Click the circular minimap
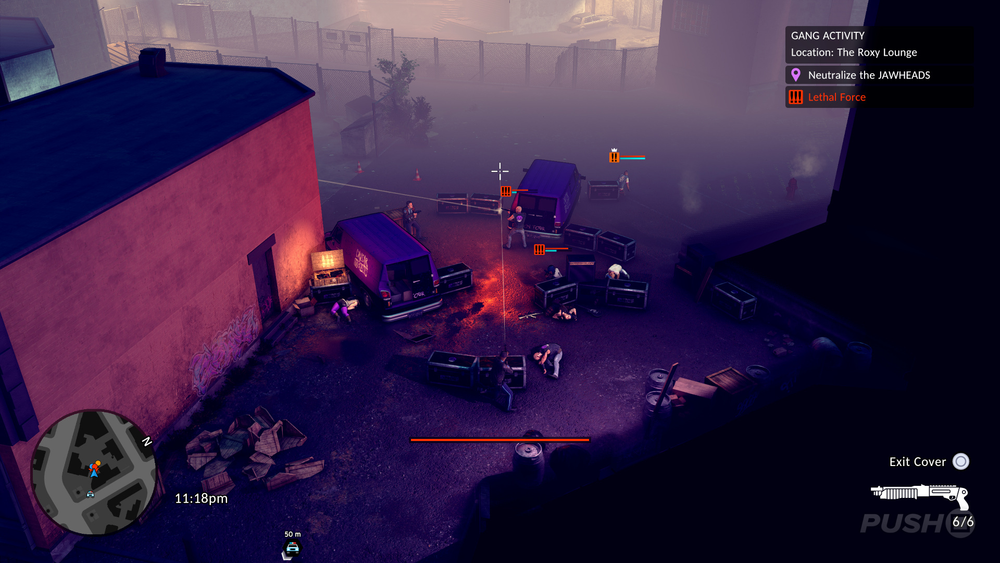 click(x=93, y=470)
